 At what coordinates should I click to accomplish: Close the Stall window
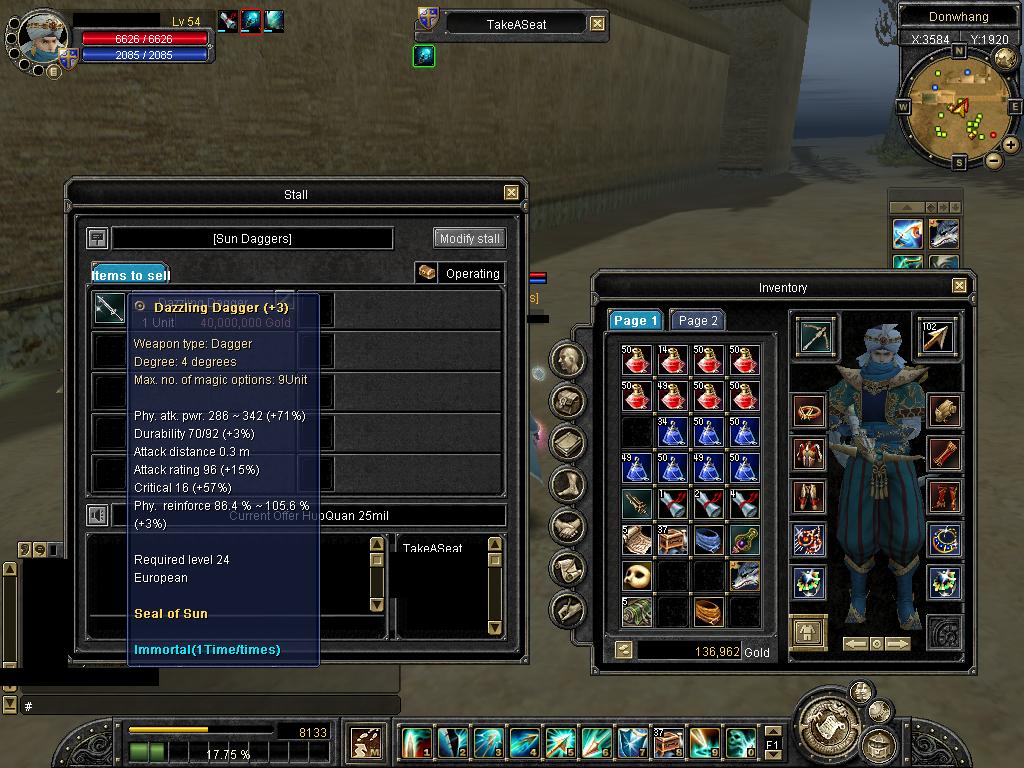click(511, 193)
